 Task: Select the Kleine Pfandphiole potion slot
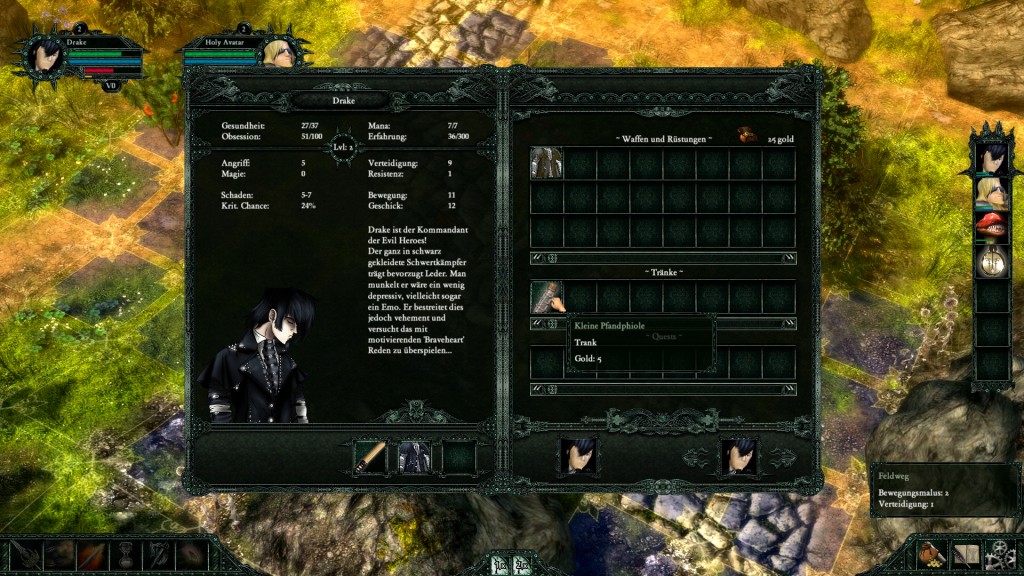pos(547,296)
